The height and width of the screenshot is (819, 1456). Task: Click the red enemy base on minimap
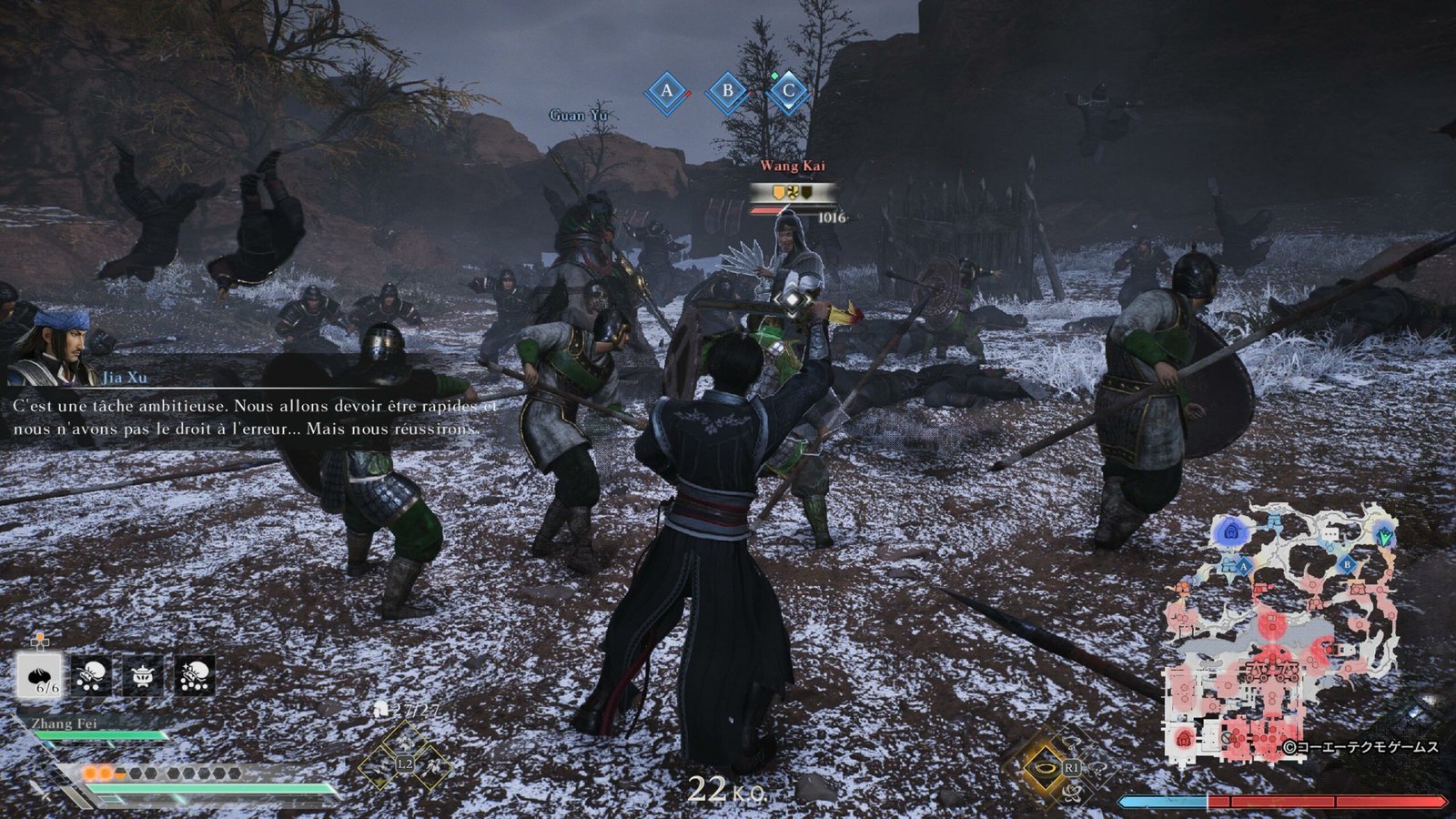pyautogui.click(x=1183, y=738)
